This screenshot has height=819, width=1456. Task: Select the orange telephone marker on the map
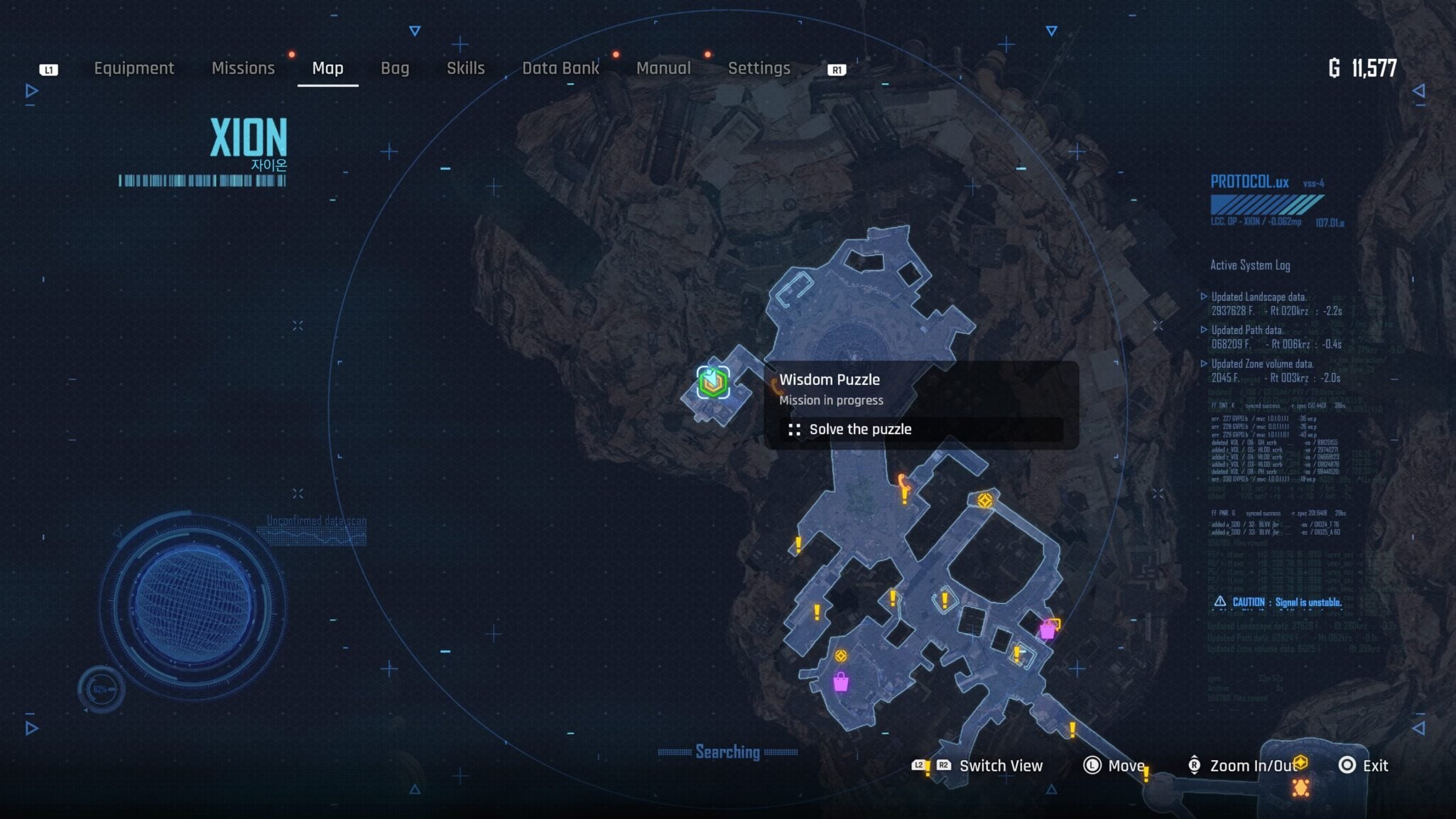coord(903,482)
